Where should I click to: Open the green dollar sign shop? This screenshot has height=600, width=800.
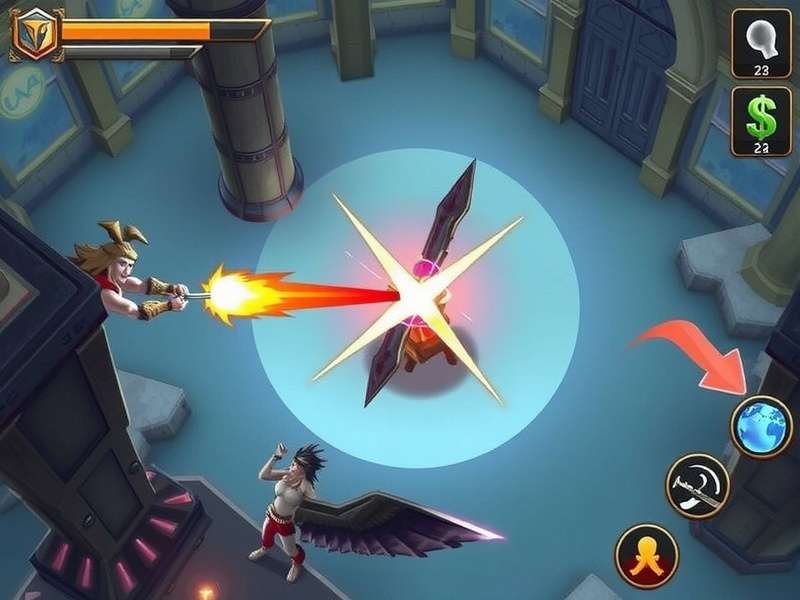(x=761, y=121)
